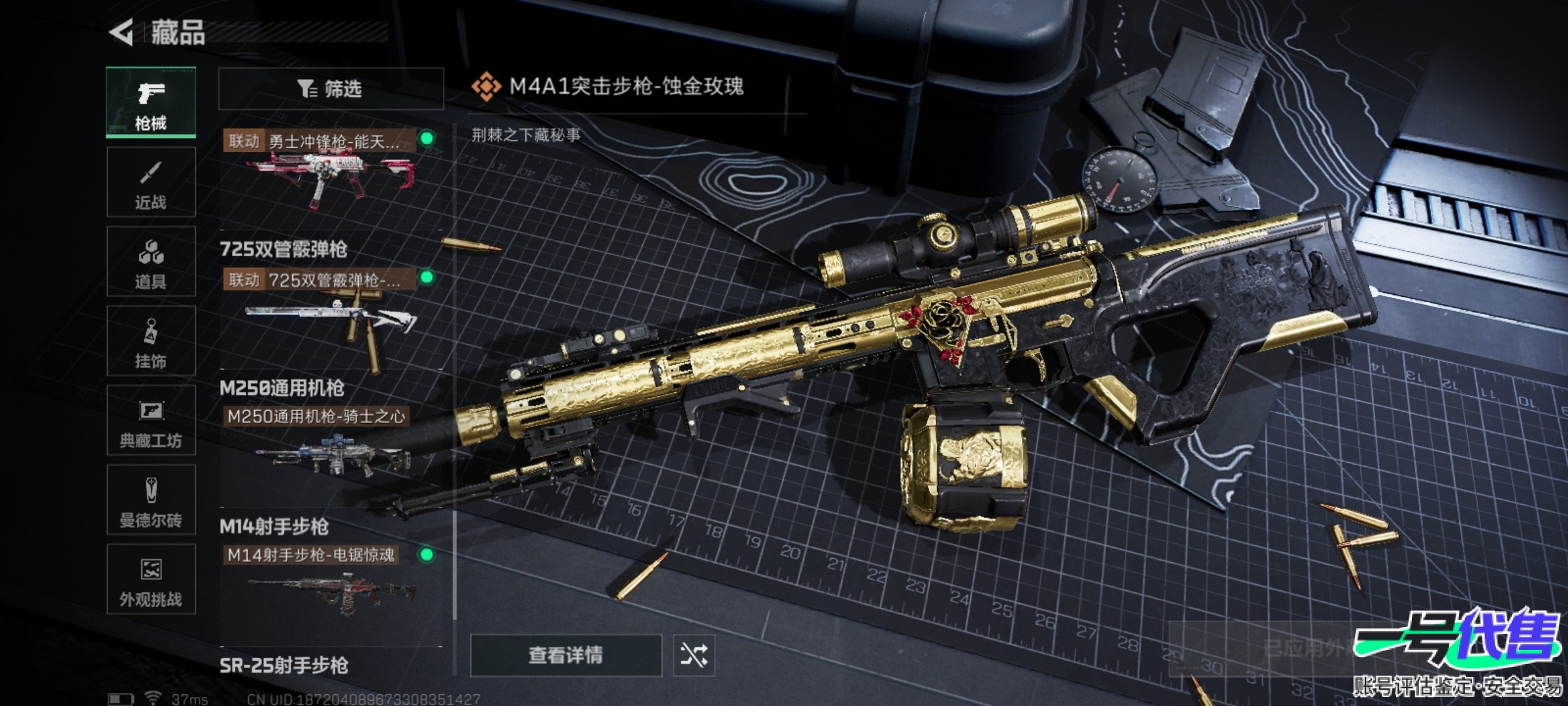Go back using the arrow beside 藏品
1568x706 pixels.
pos(122,32)
